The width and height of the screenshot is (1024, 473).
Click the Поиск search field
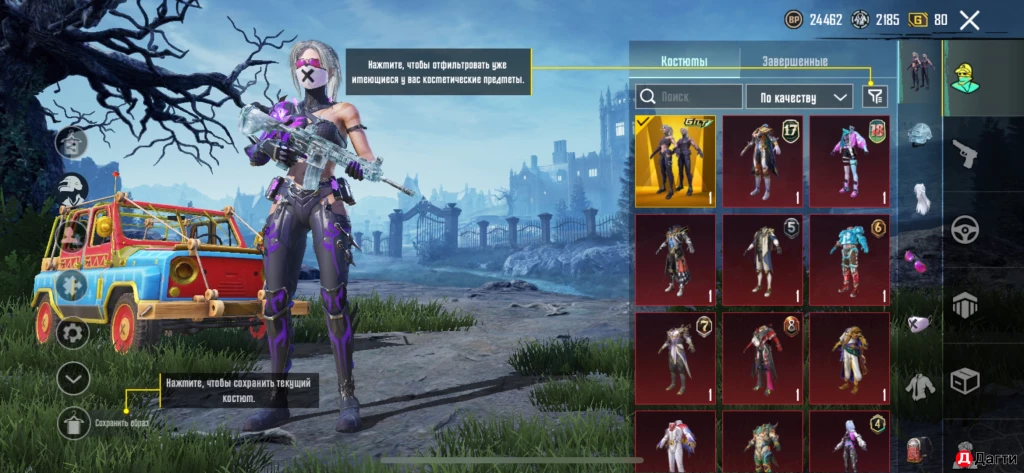tap(689, 96)
